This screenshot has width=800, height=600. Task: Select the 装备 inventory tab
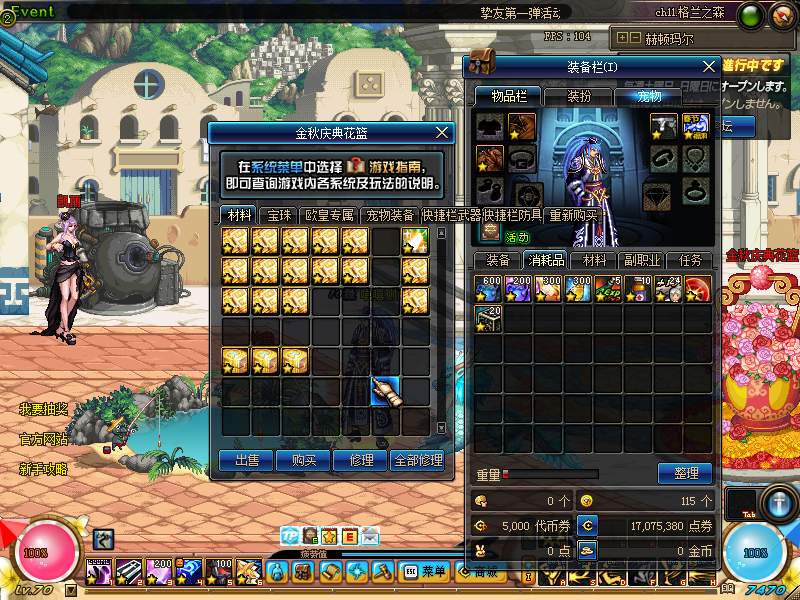point(497,260)
